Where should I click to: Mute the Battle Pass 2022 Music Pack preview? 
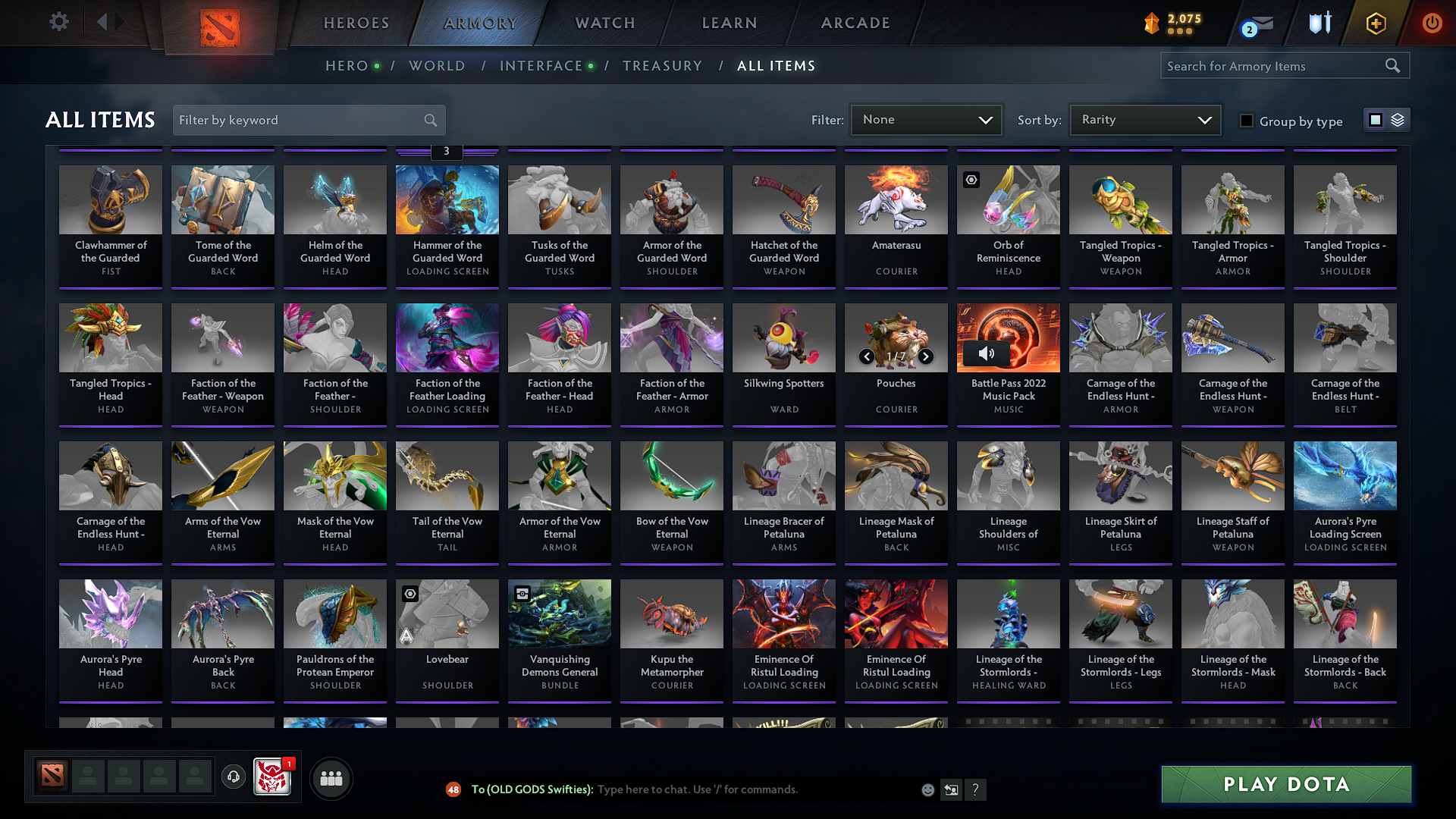coord(987,353)
